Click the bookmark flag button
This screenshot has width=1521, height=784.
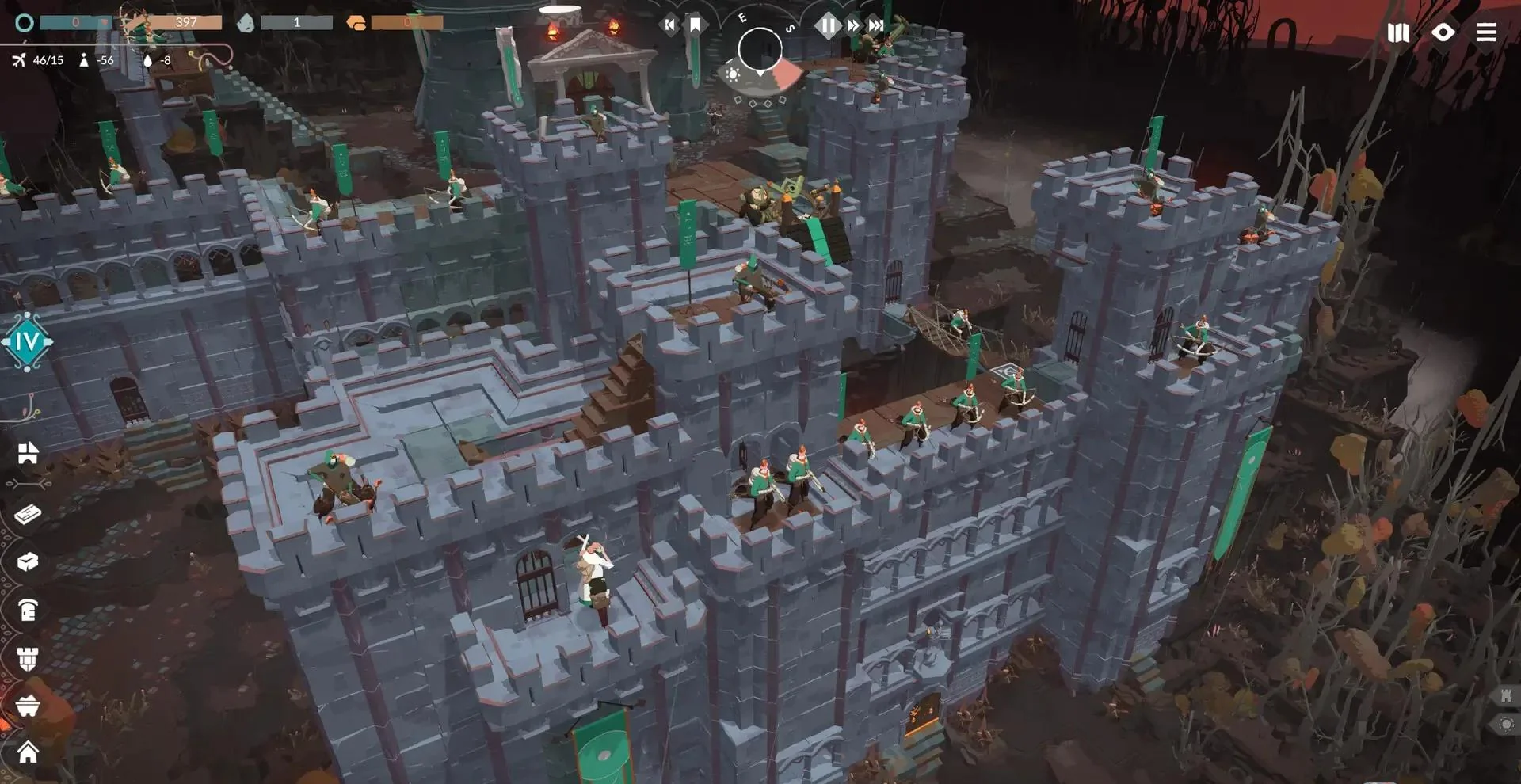tap(695, 25)
